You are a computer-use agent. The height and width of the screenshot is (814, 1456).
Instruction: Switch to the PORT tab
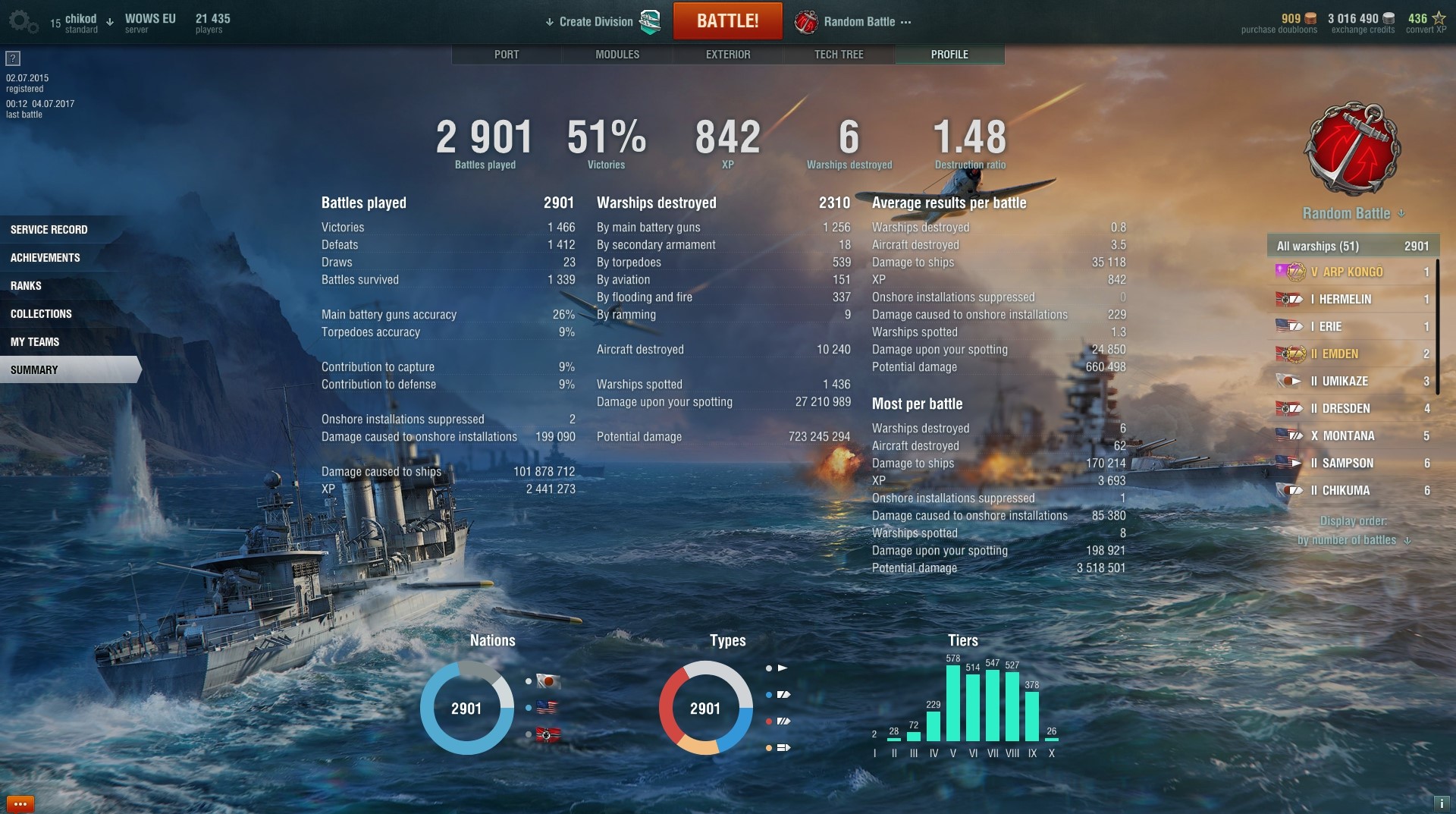pos(507,55)
